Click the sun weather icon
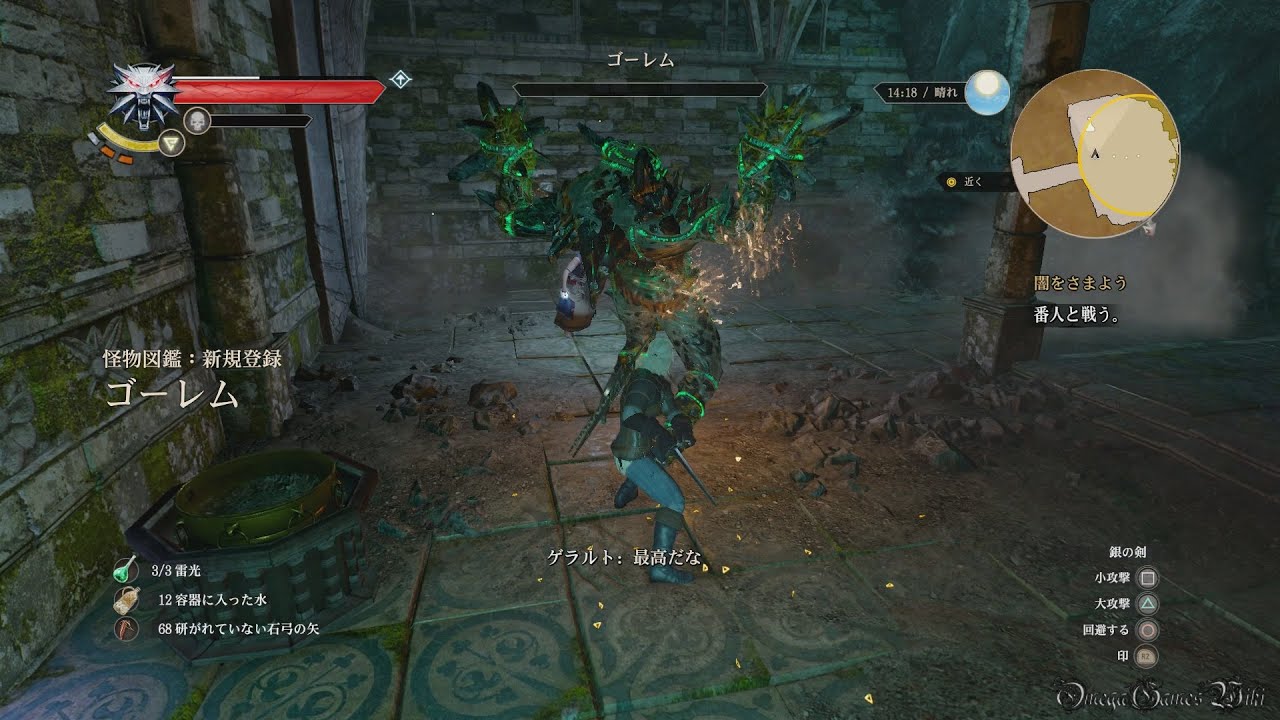Screen dimensions: 1280x720 click(x=987, y=93)
